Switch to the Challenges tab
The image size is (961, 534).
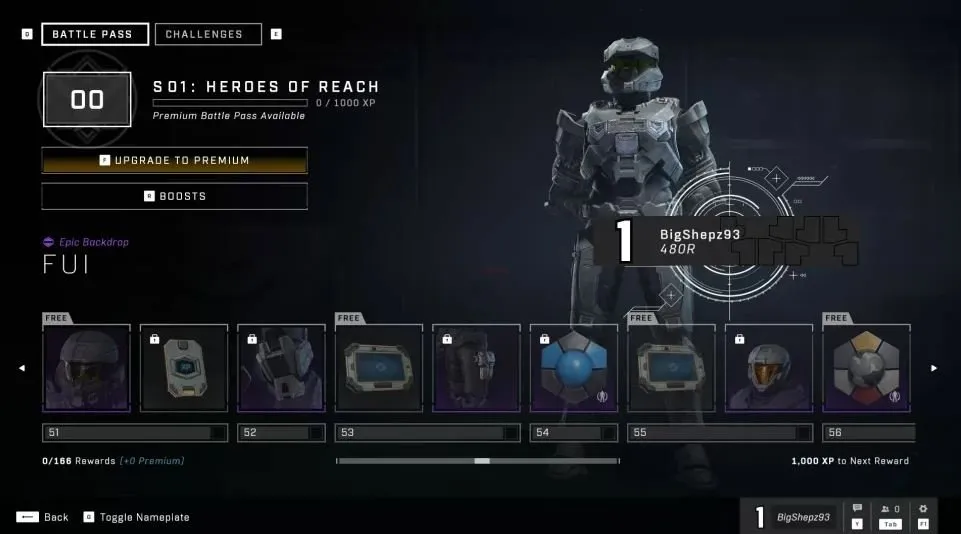(x=208, y=34)
